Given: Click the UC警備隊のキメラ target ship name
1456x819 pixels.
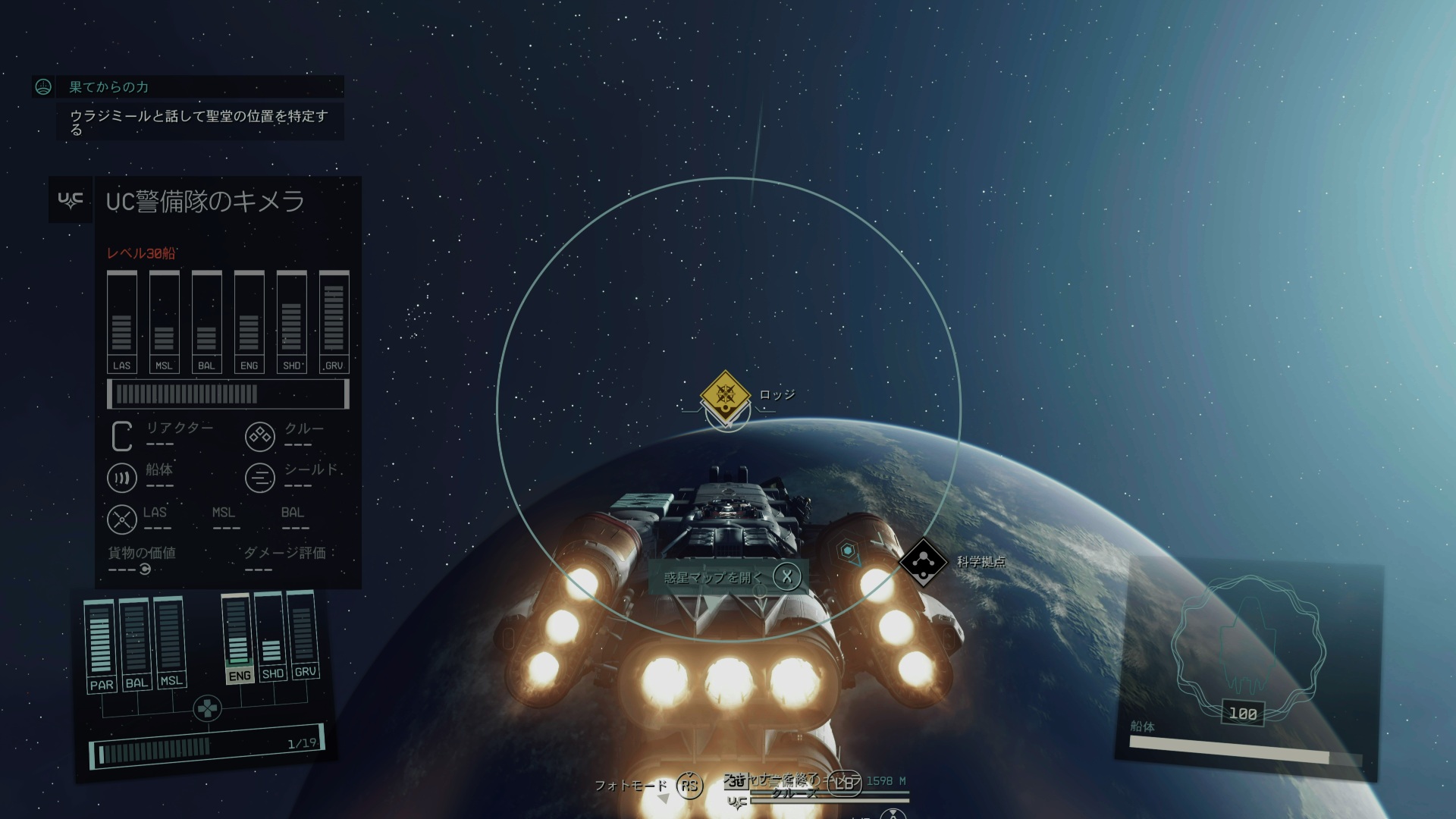Looking at the screenshot, I should pyautogui.click(x=205, y=201).
